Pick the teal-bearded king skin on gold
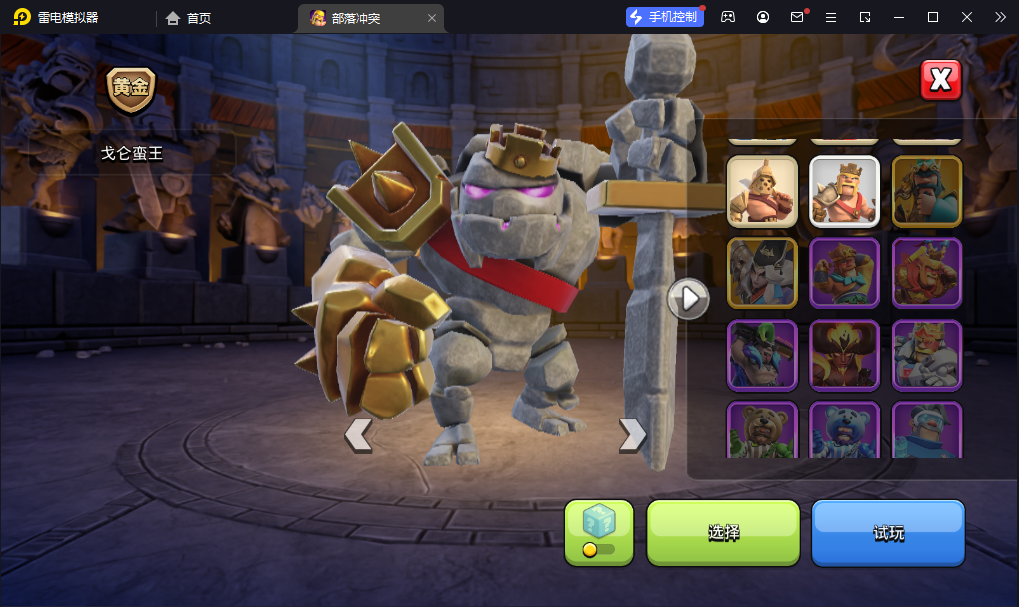This screenshot has height=607, width=1019. pyautogui.click(x=927, y=190)
